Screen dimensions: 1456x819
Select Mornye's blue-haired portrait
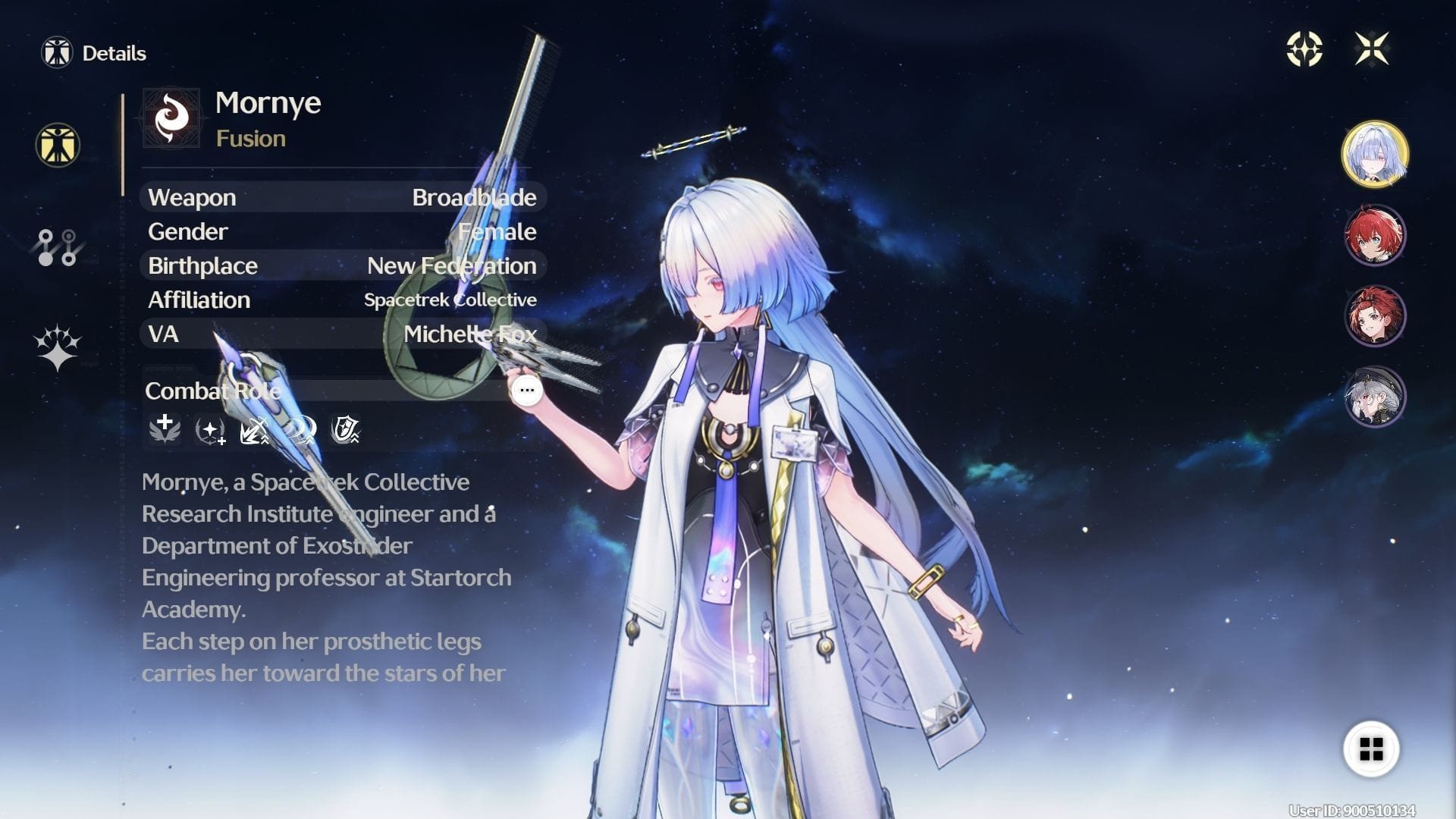click(x=1375, y=154)
